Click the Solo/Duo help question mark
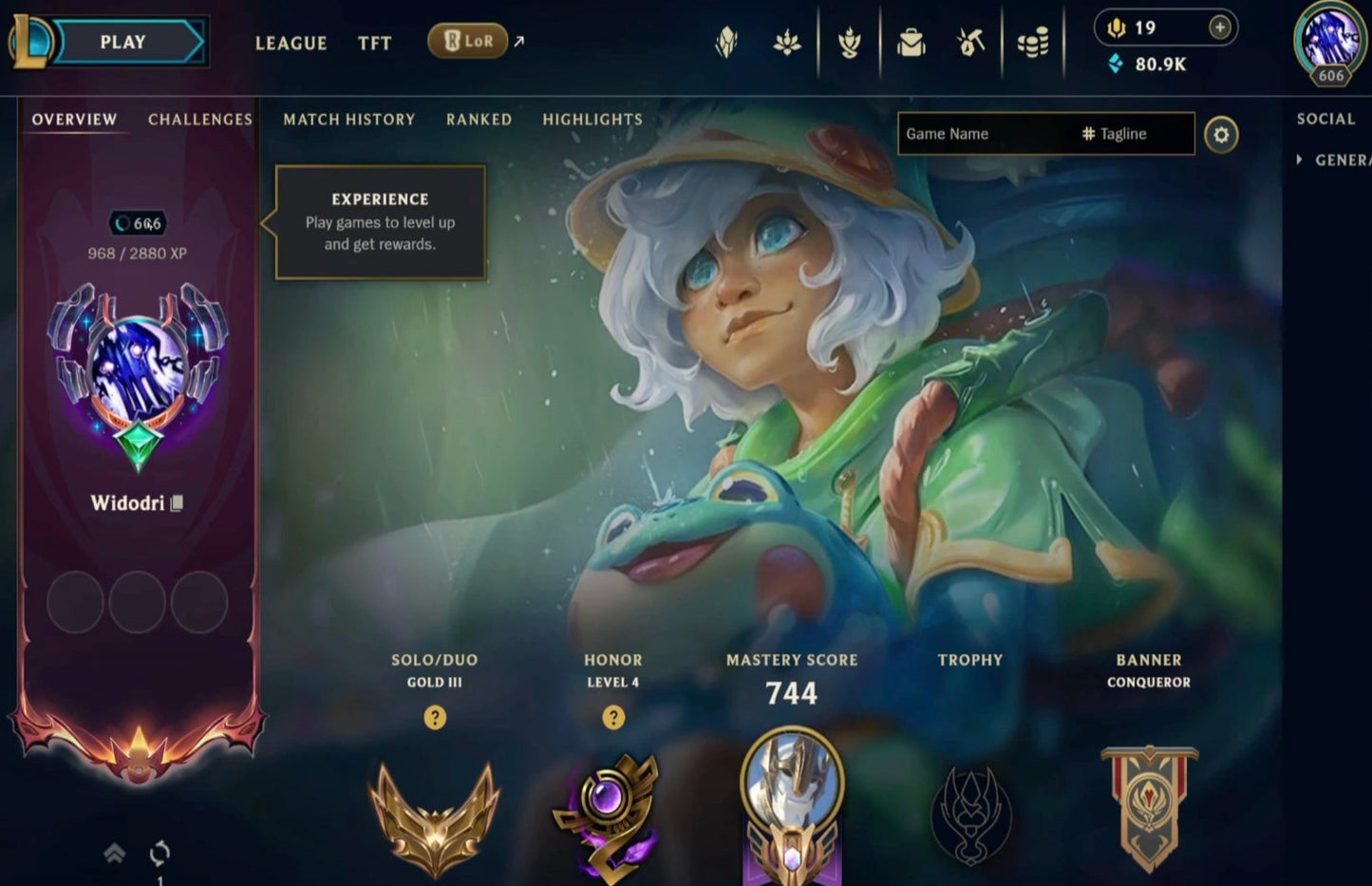This screenshot has width=1372, height=886. coord(435,719)
